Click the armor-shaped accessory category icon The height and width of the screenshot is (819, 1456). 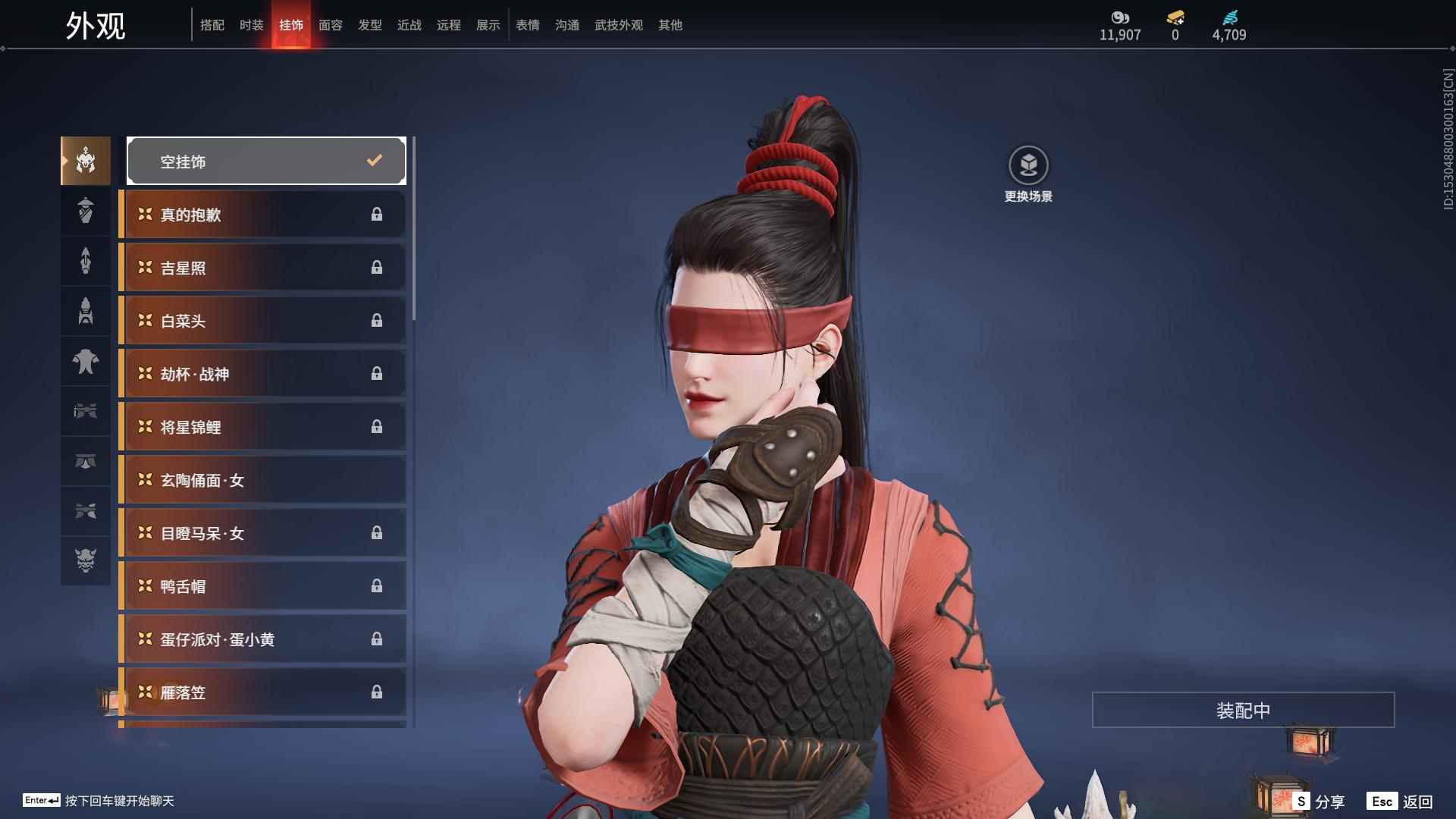85,311
